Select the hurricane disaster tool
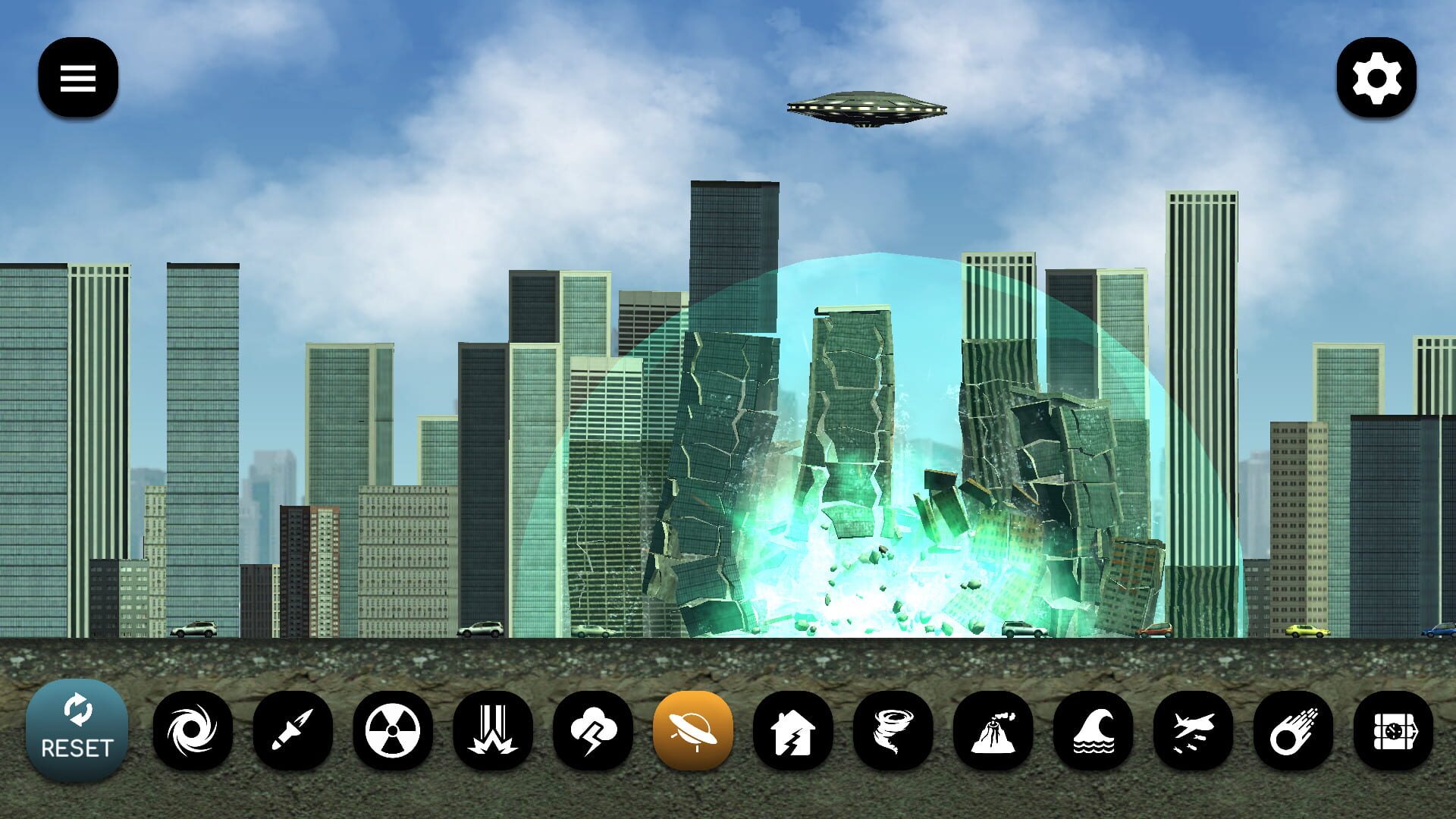The image size is (1456, 819). point(194,730)
